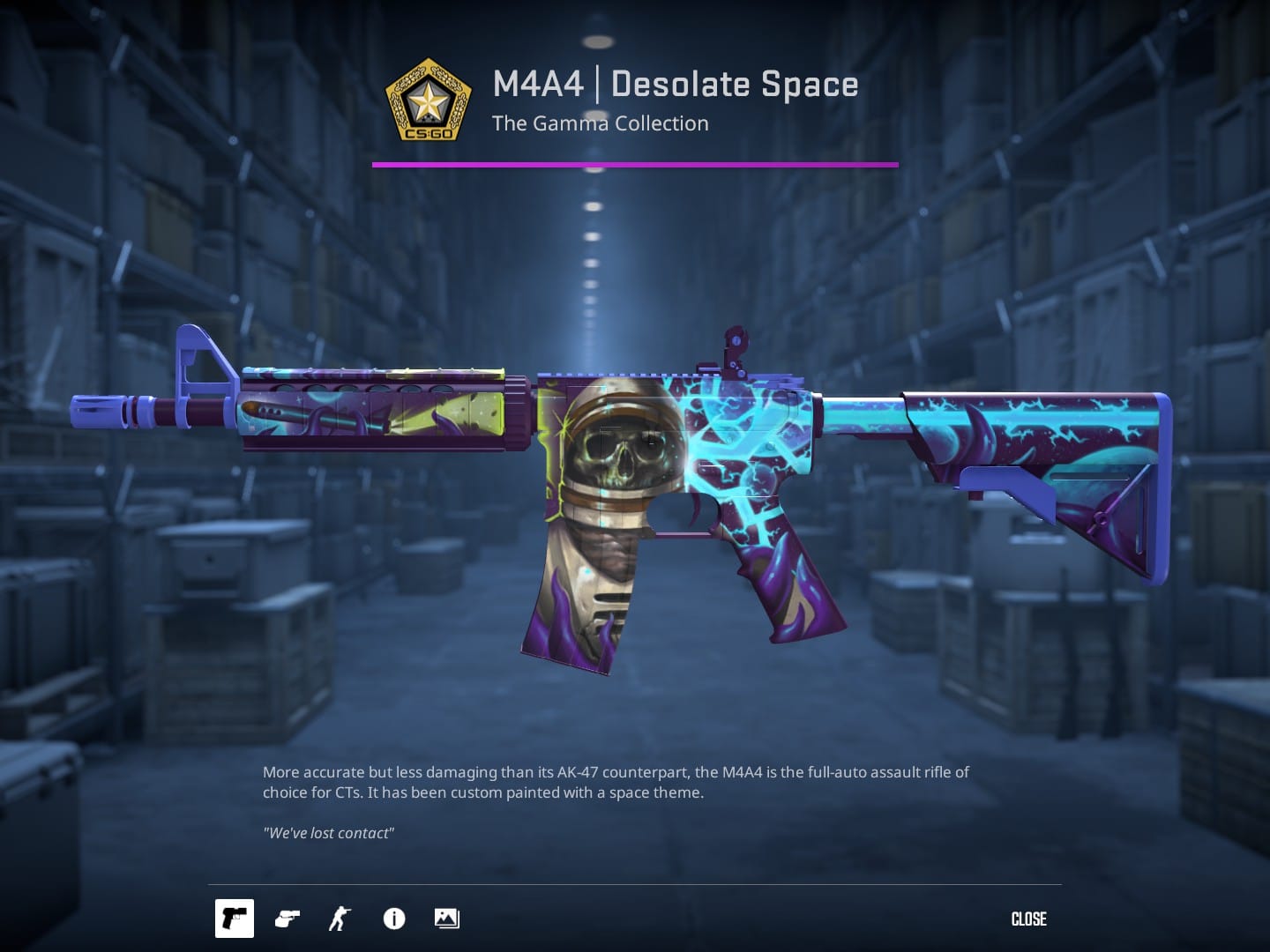The width and height of the screenshot is (1270, 952).
Task: Select the pistol inspect icon in the toolbar
Action: [234, 919]
